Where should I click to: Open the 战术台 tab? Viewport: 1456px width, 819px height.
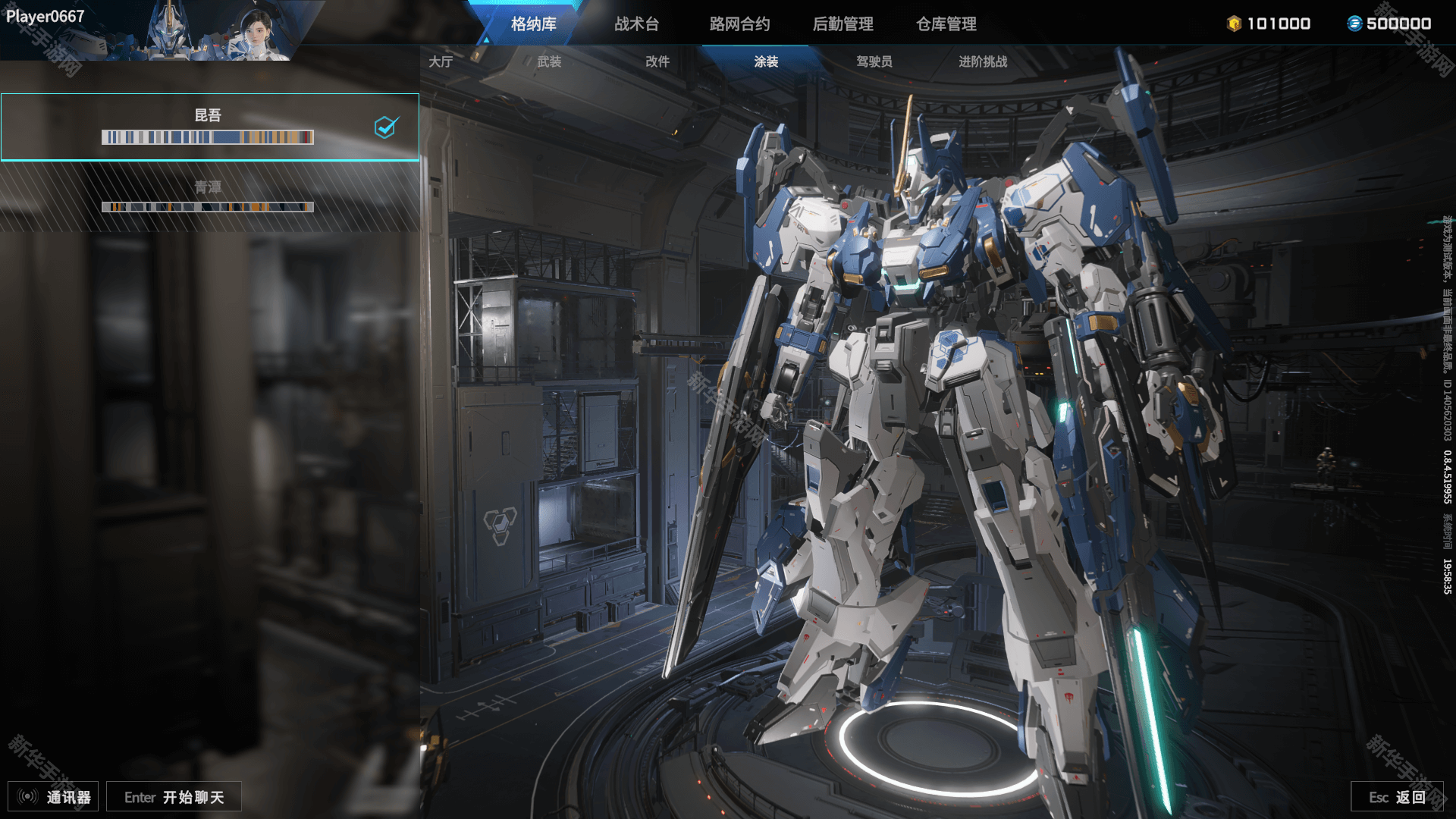coord(636,24)
